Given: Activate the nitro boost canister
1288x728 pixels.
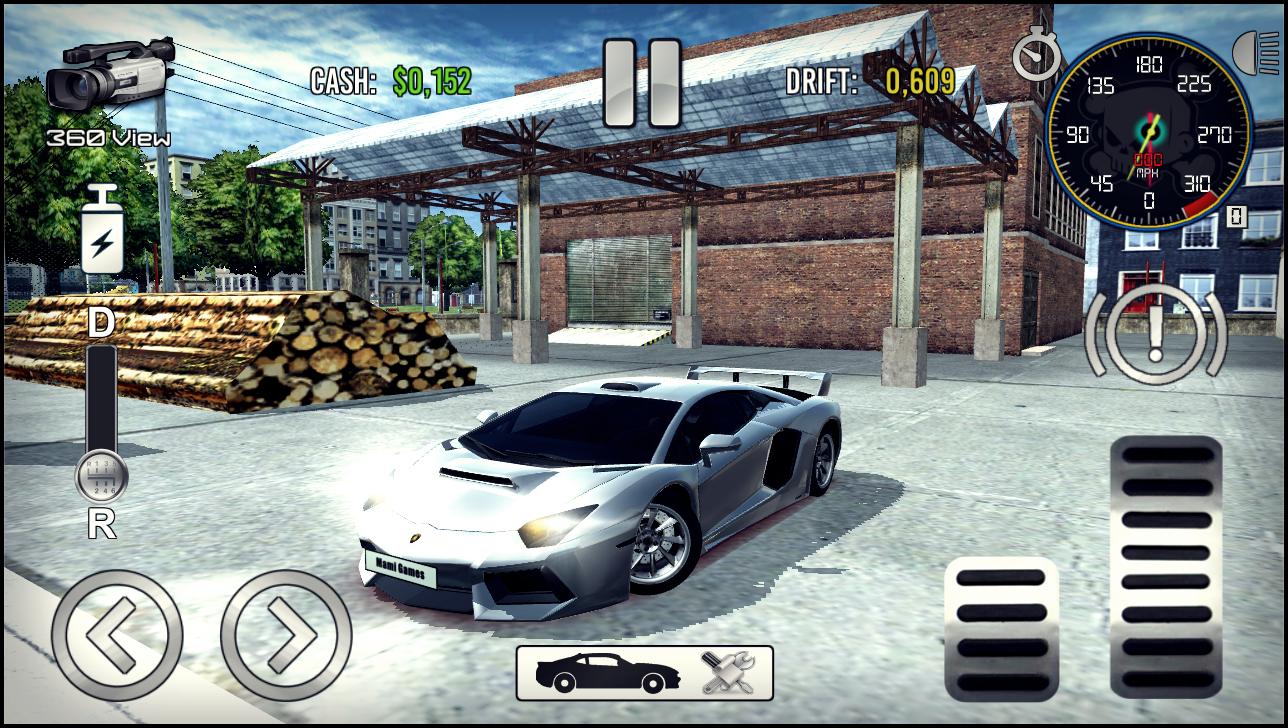Looking at the screenshot, I should (102, 231).
